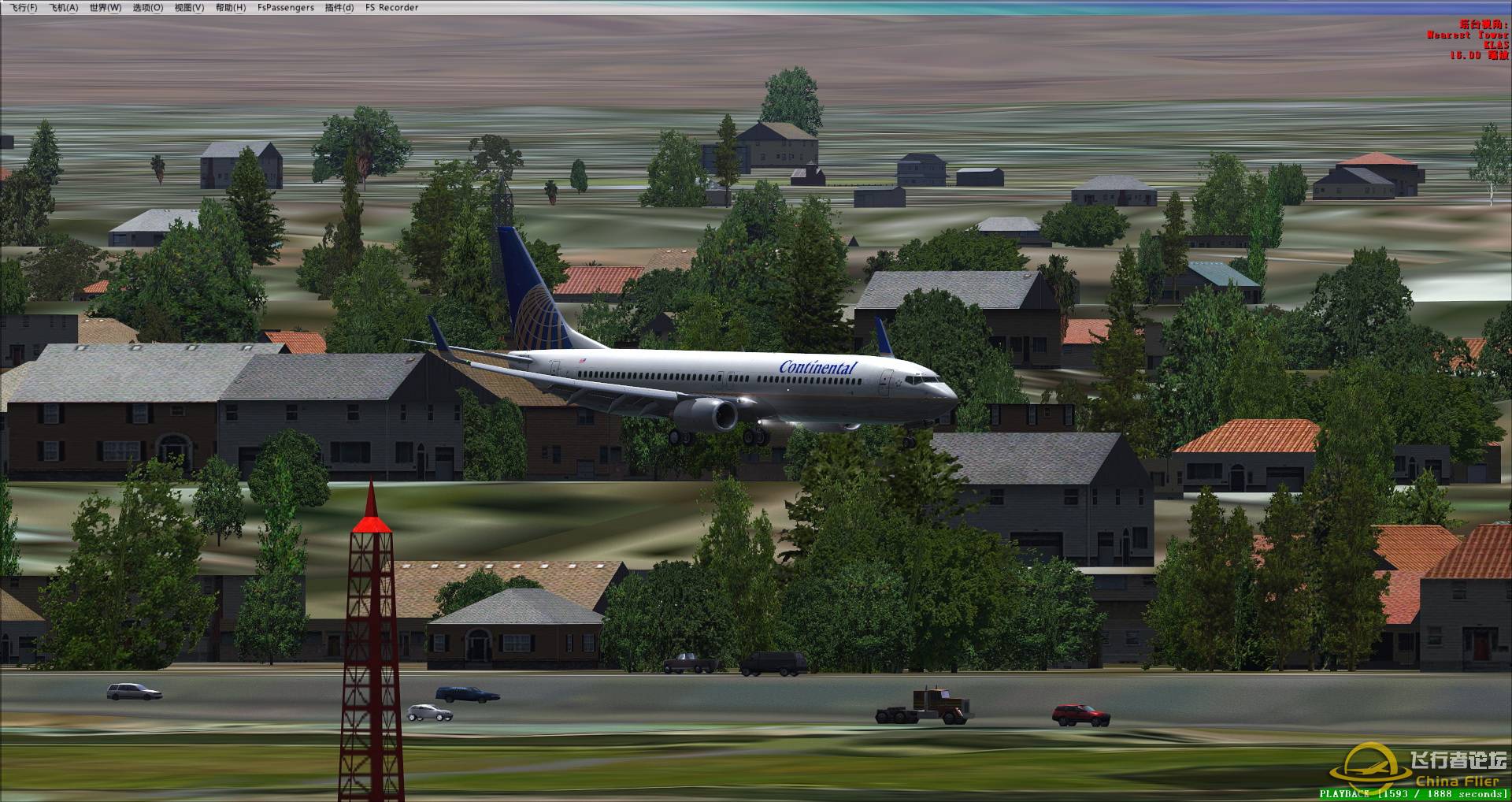This screenshot has width=1512, height=802.
Task: Open the FS Recorder menu
Action: [x=392, y=8]
